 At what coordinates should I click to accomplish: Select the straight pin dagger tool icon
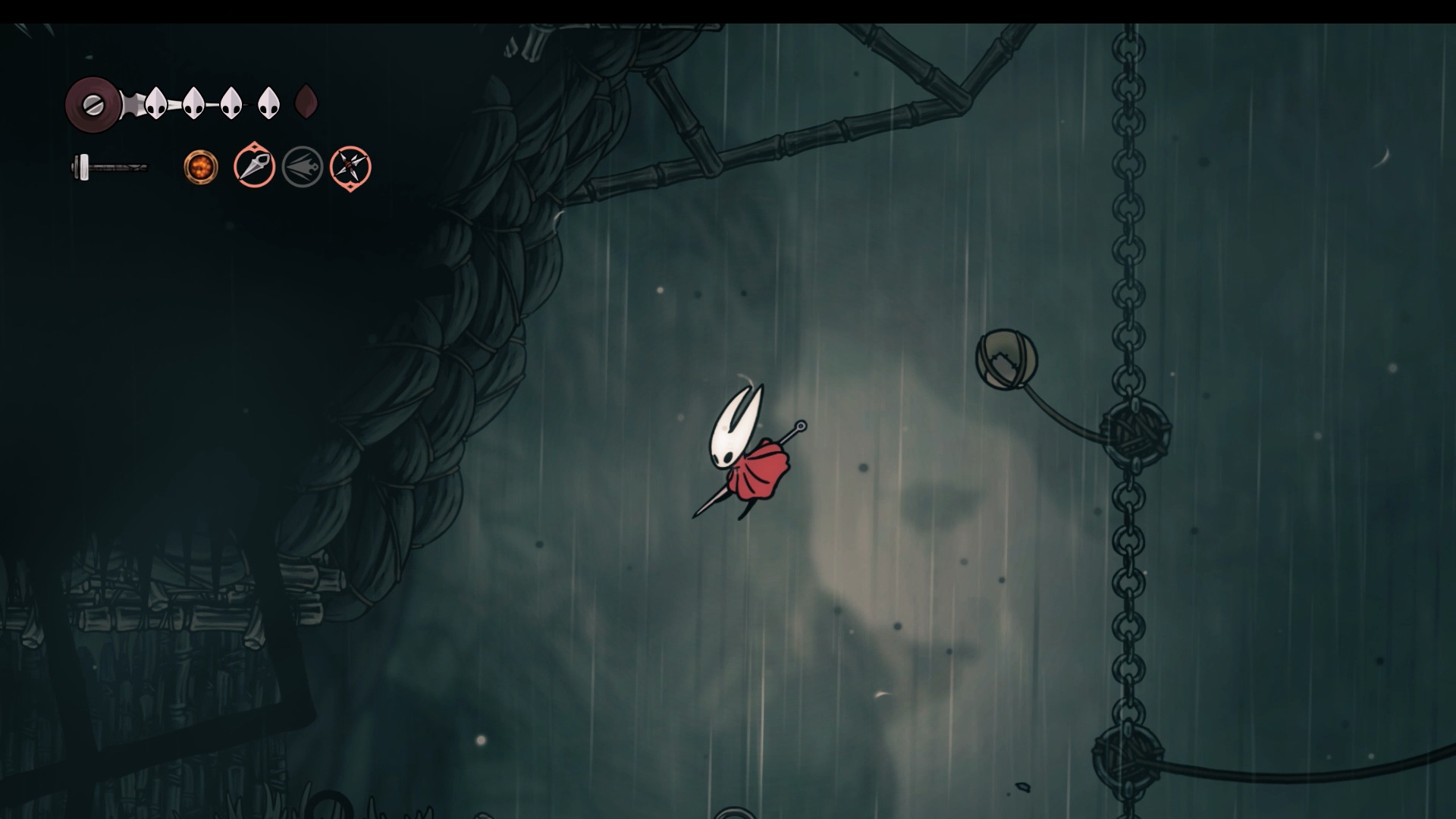click(254, 167)
